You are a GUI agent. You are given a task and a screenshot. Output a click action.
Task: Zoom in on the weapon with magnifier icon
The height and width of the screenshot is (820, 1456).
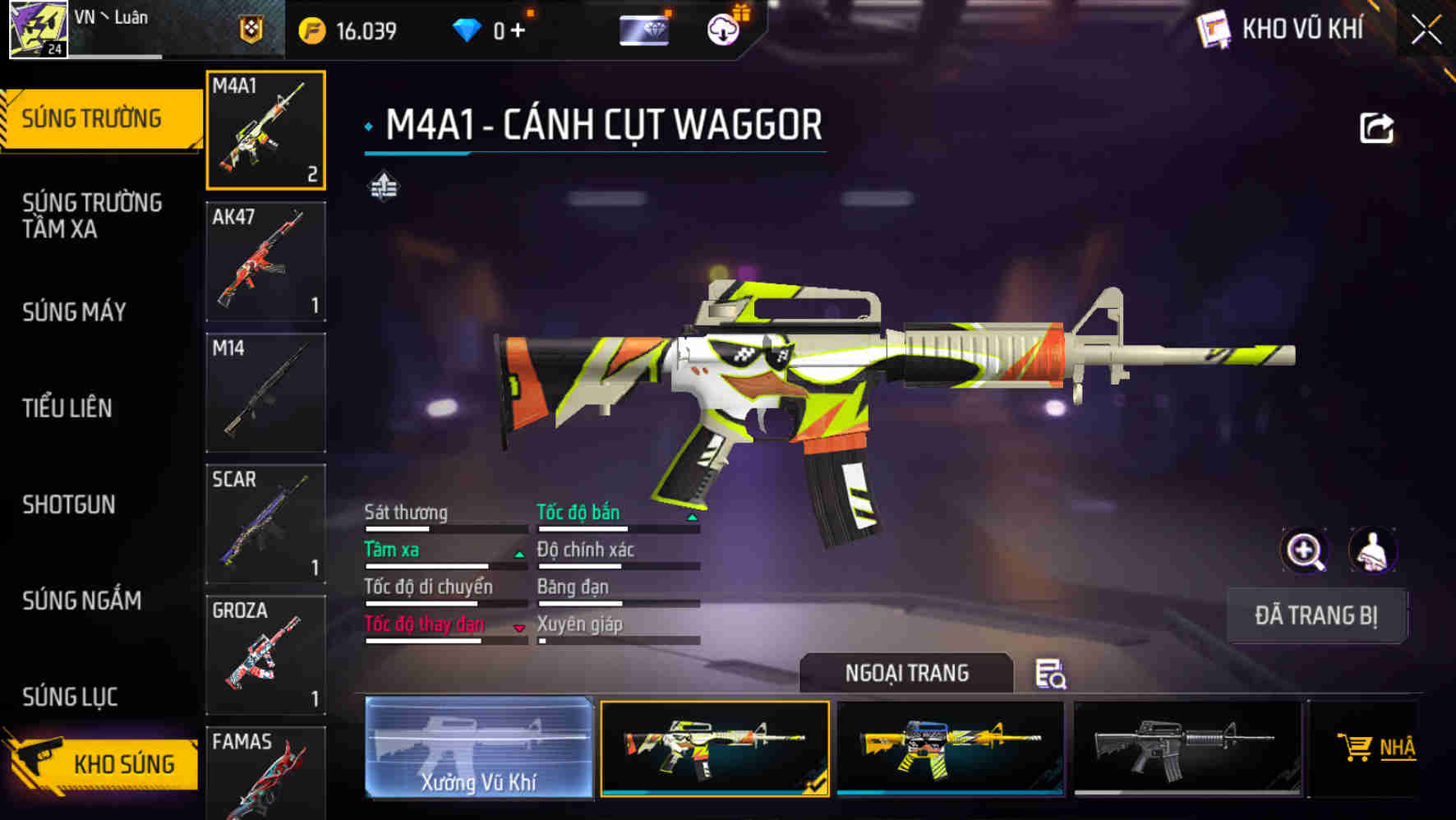click(x=1305, y=551)
